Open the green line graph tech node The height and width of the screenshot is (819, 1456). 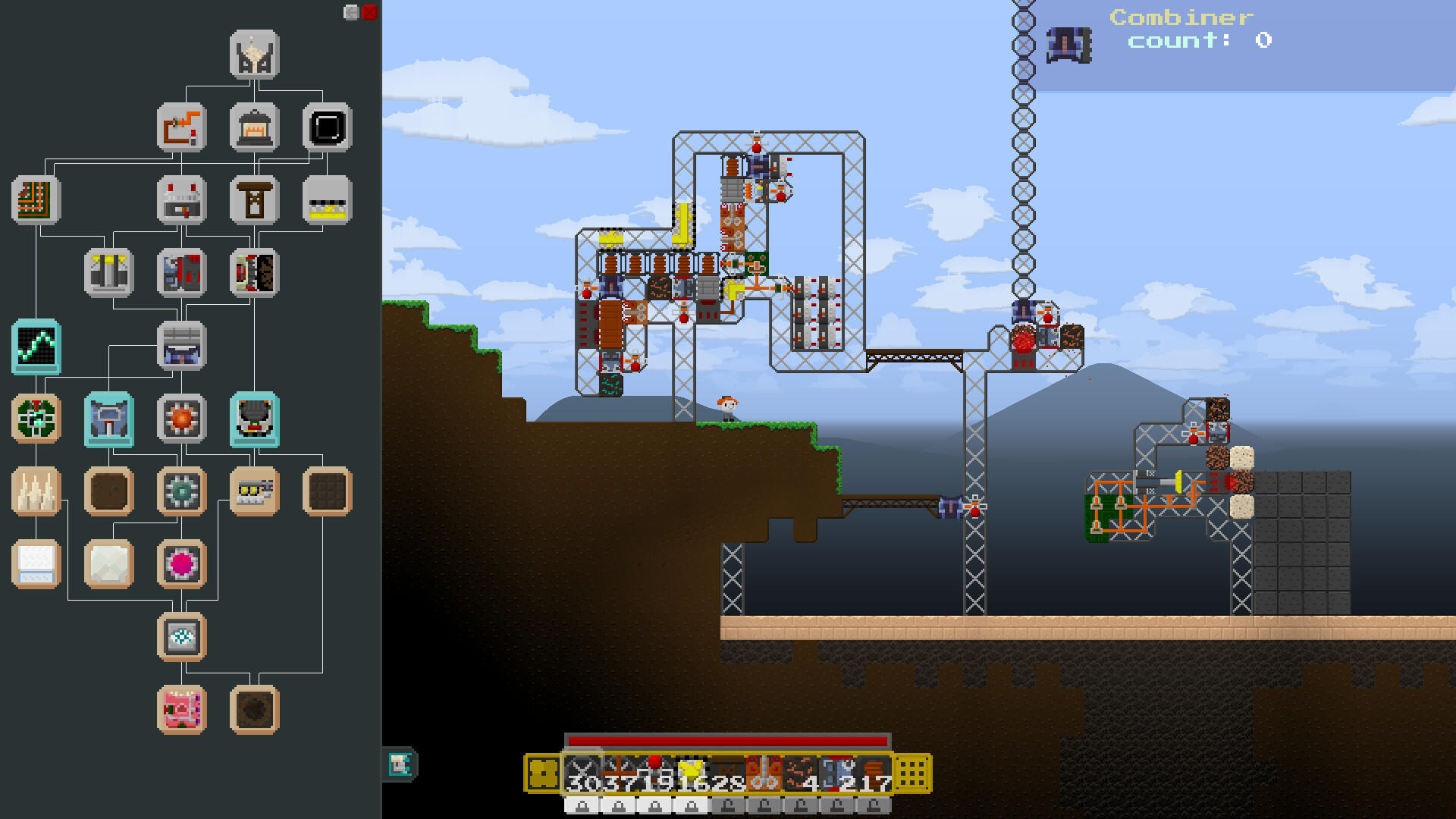36,347
